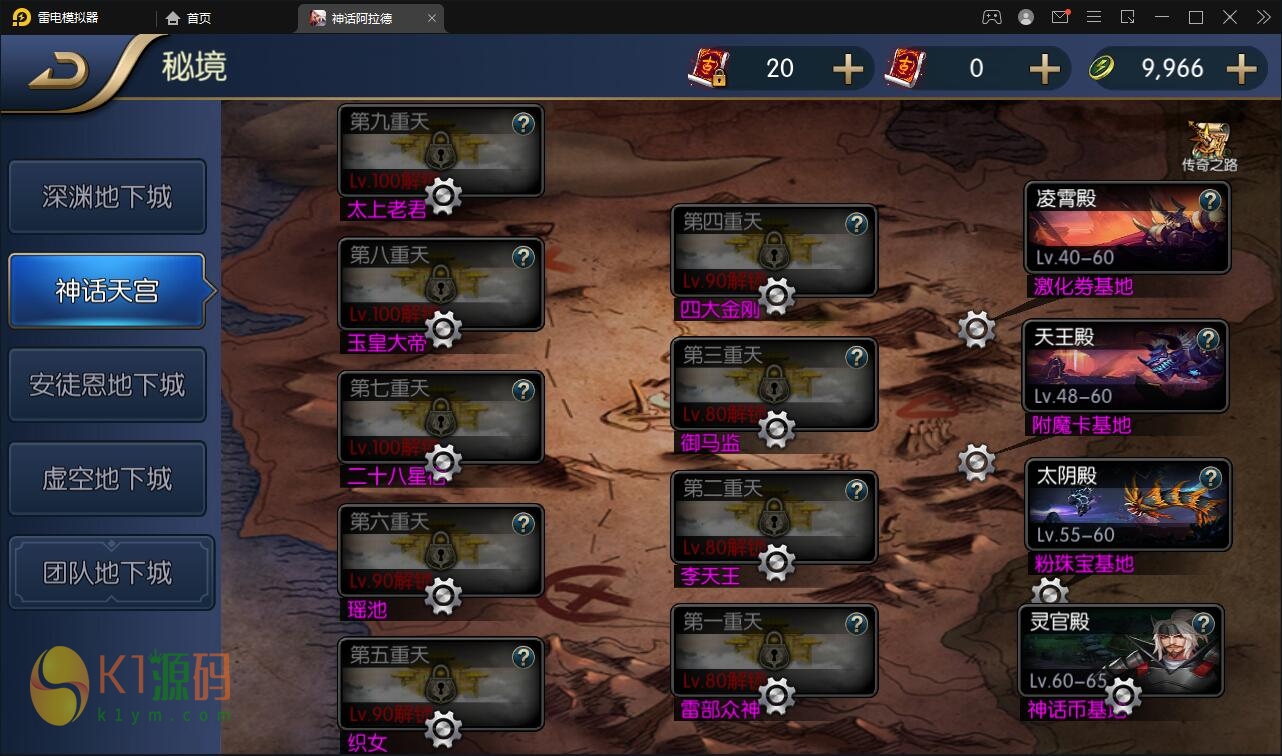1282x756 pixels.
Task: Open the 安徒恩地下城 tab
Action: 107,385
